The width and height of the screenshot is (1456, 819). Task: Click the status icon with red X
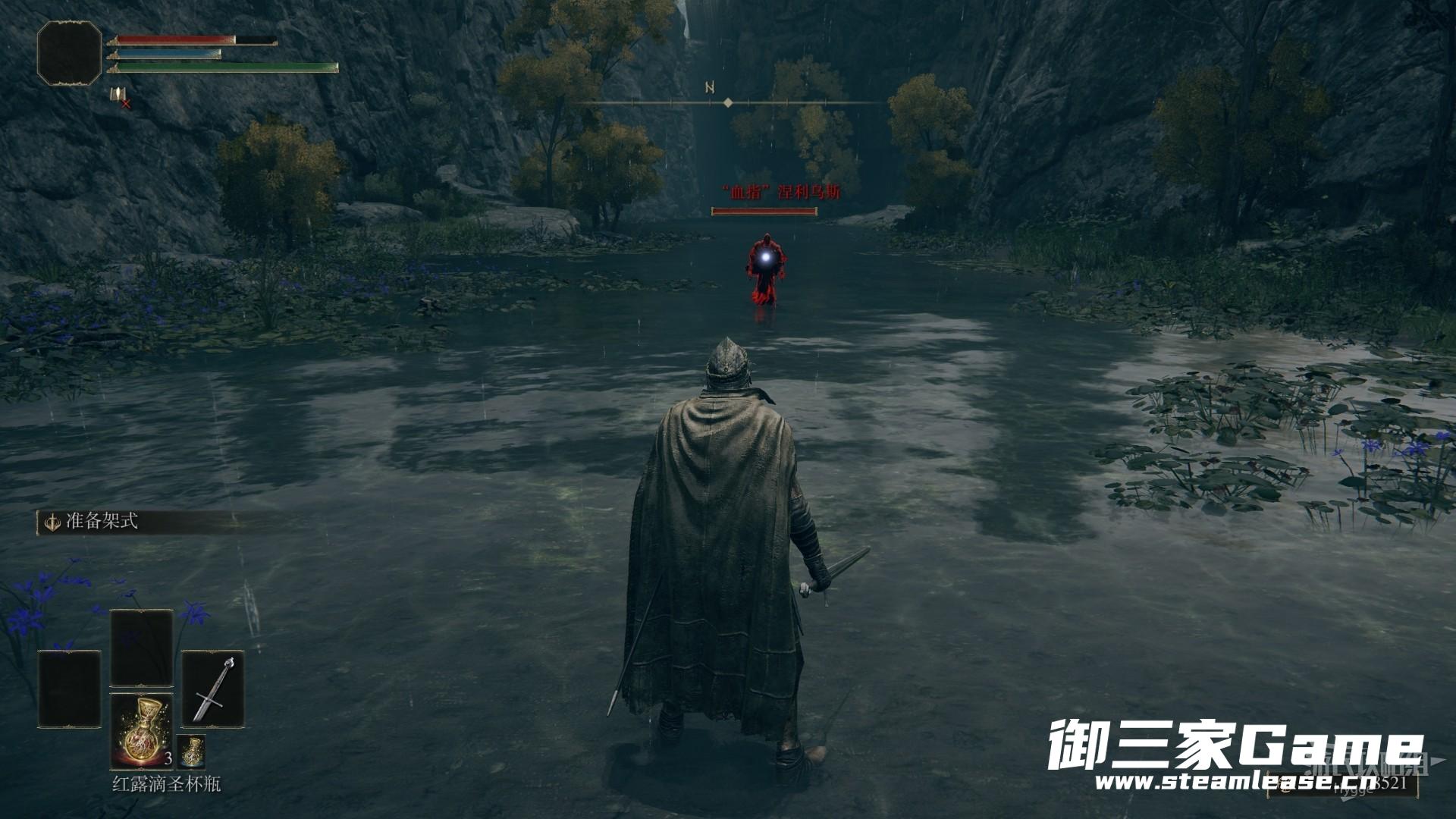(119, 96)
